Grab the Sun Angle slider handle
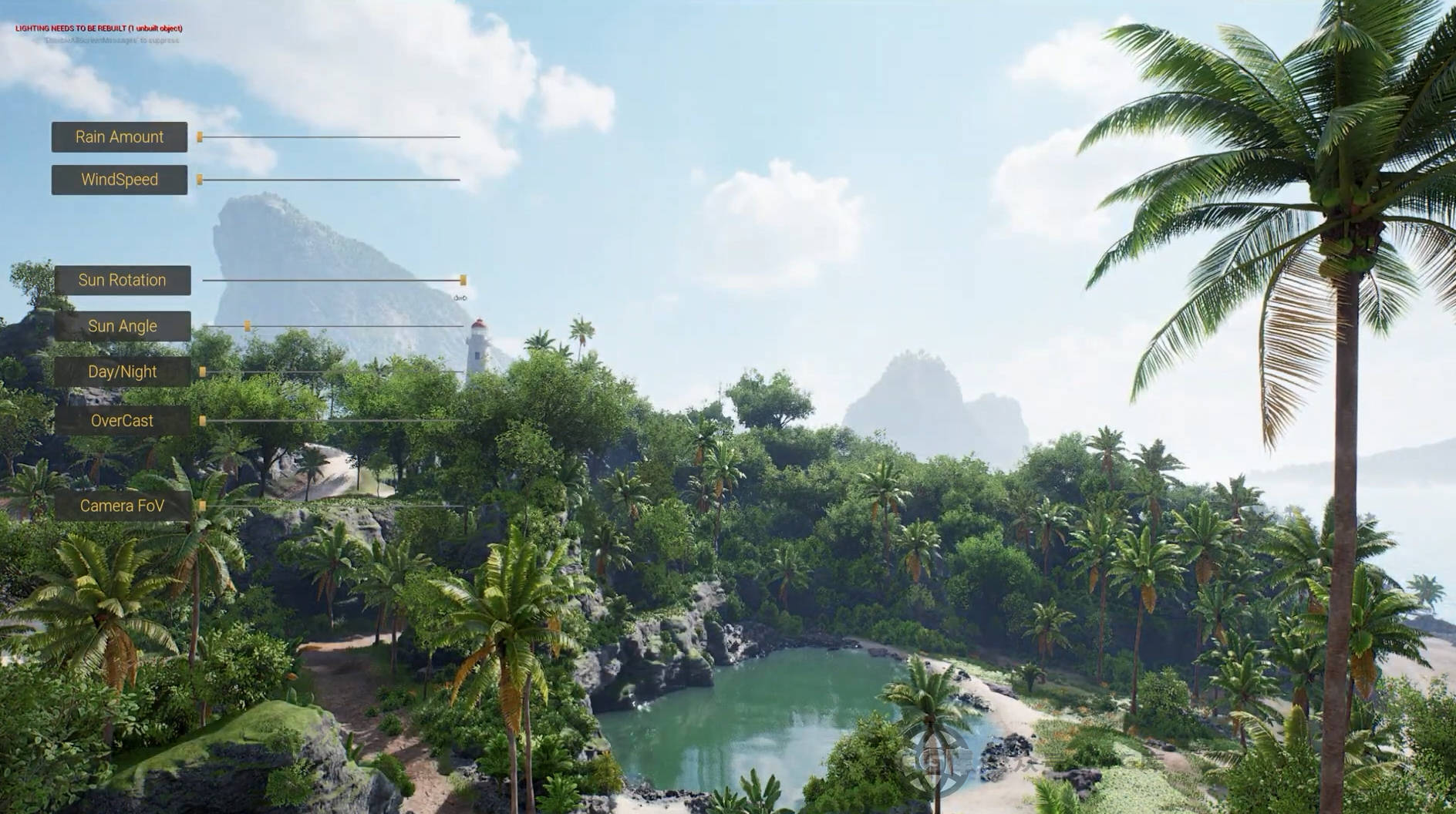The height and width of the screenshot is (814, 1456). coord(248,326)
